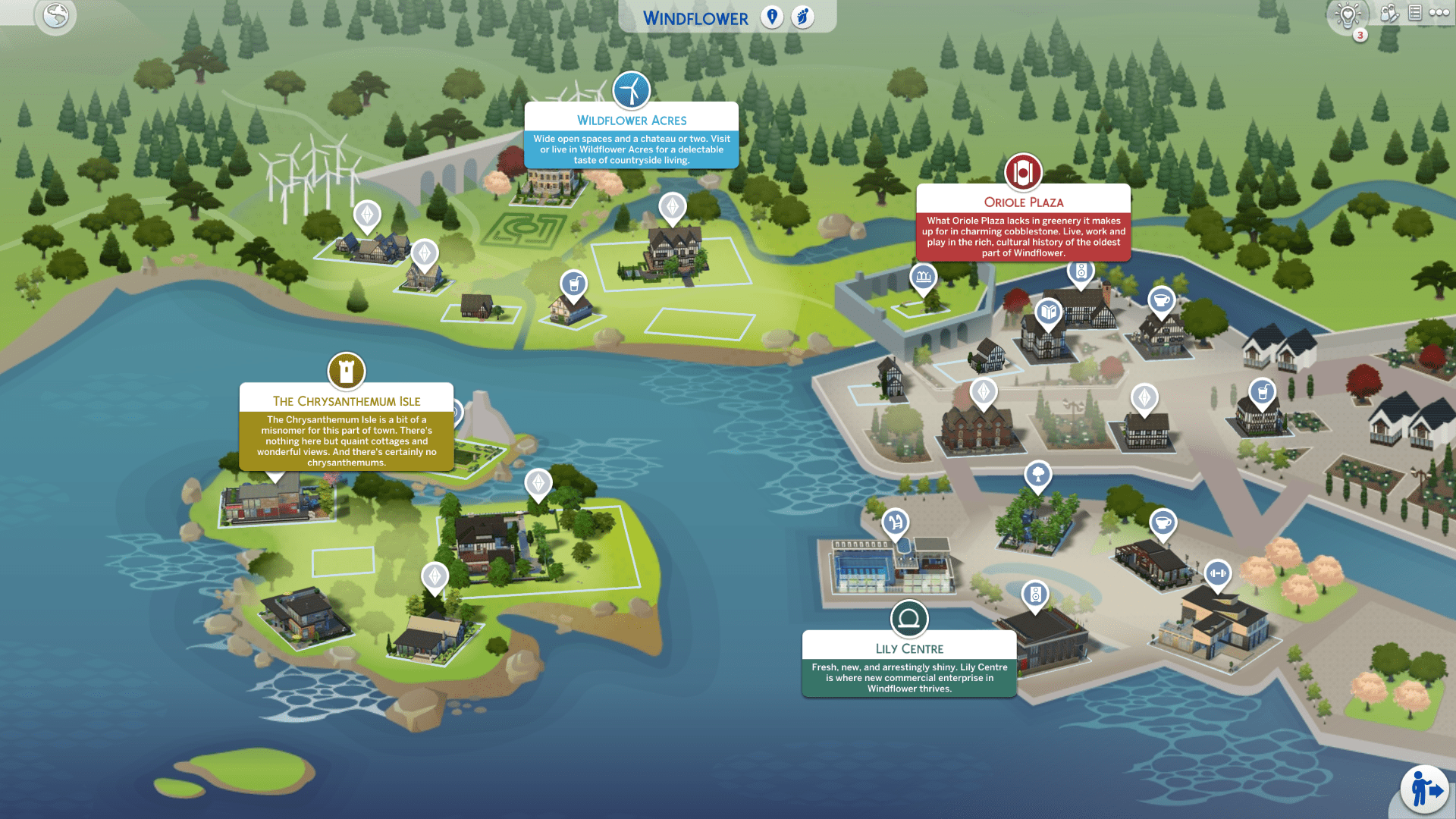The image size is (1456, 819).
Task: Open the world selection globe button
Action: click(55, 15)
